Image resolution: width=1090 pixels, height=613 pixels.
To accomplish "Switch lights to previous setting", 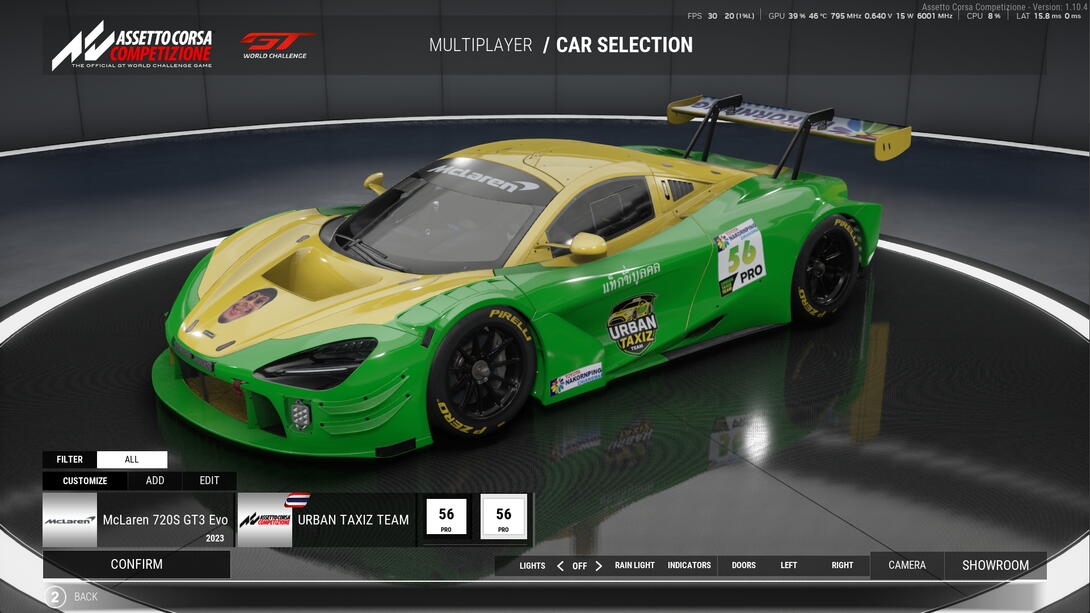I will 560,566.
